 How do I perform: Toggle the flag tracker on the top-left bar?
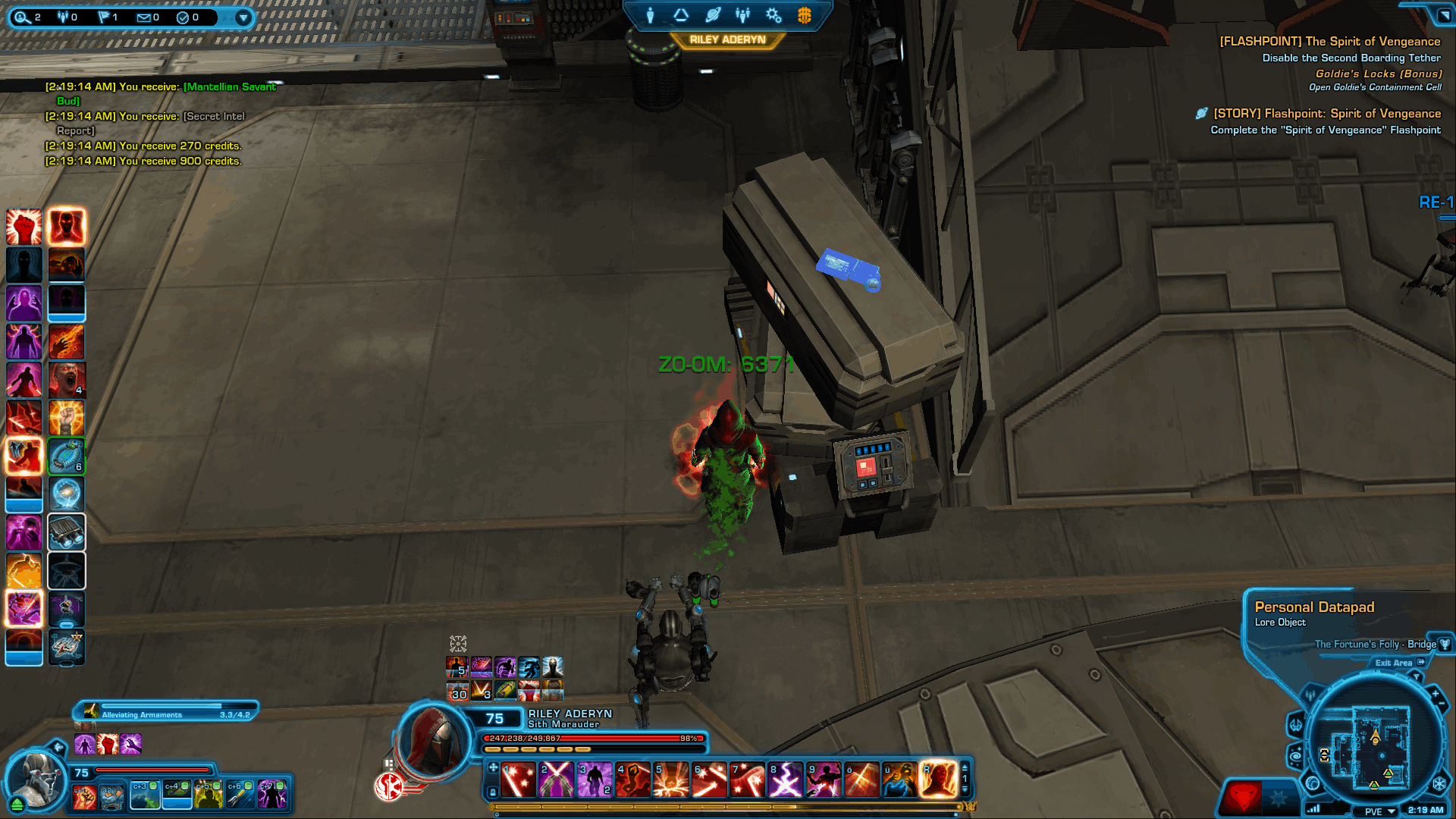[x=103, y=16]
